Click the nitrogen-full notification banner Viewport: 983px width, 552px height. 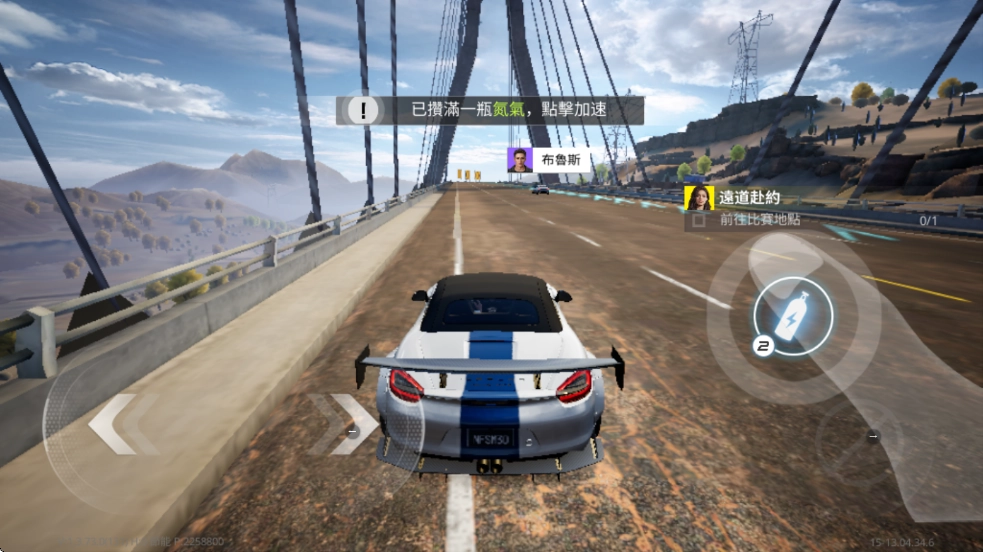click(x=489, y=110)
